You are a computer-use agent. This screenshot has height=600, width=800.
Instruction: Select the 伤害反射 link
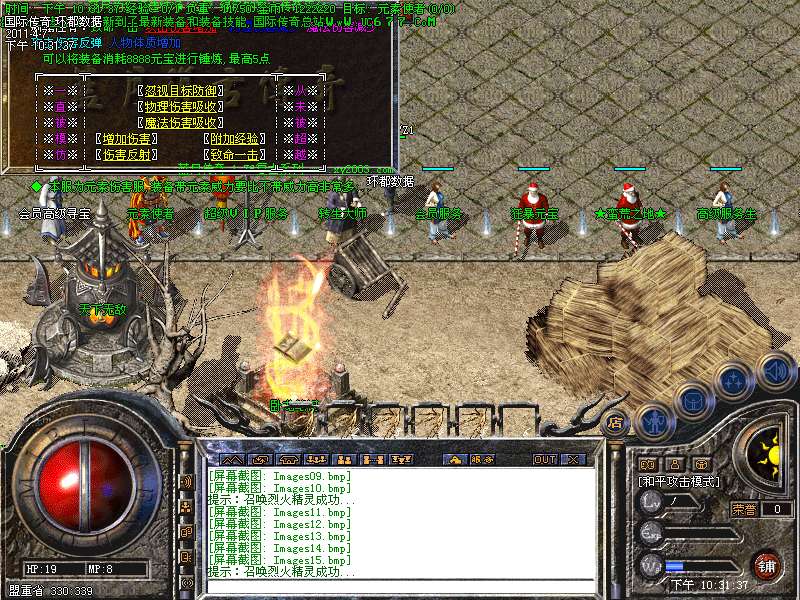coord(126,155)
